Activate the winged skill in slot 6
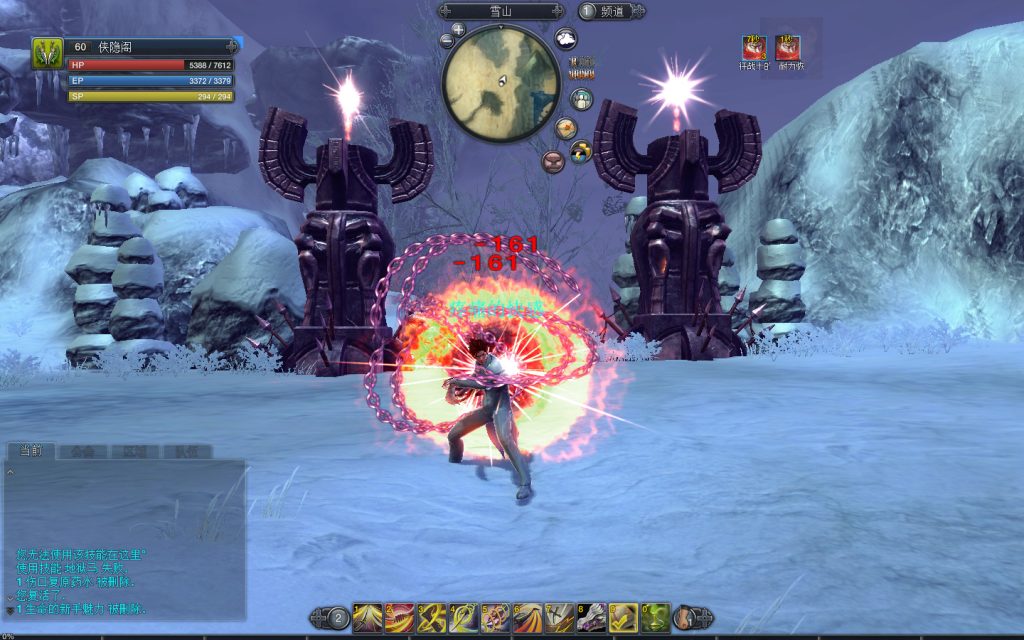Viewport: 1024px width, 640px height. pos(527,618)
